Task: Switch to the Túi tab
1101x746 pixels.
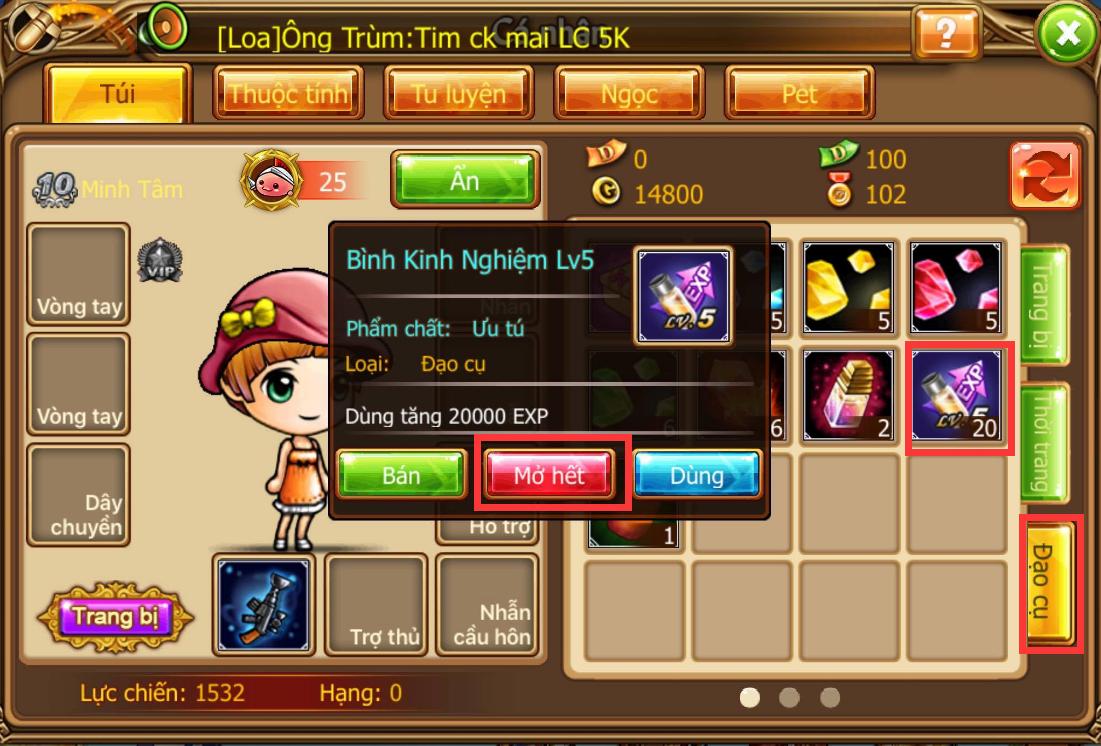Action: pos(118,94)
